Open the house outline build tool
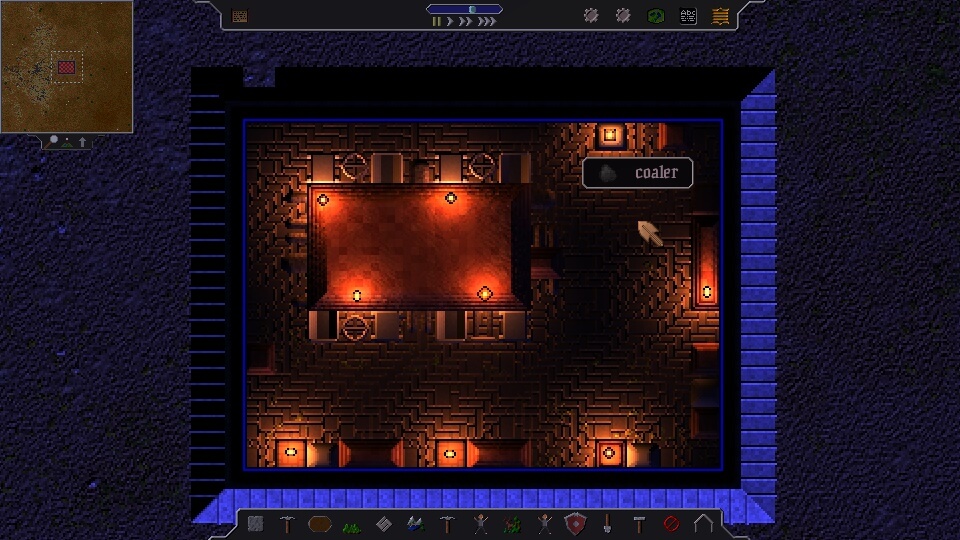 tap(703, 523)
